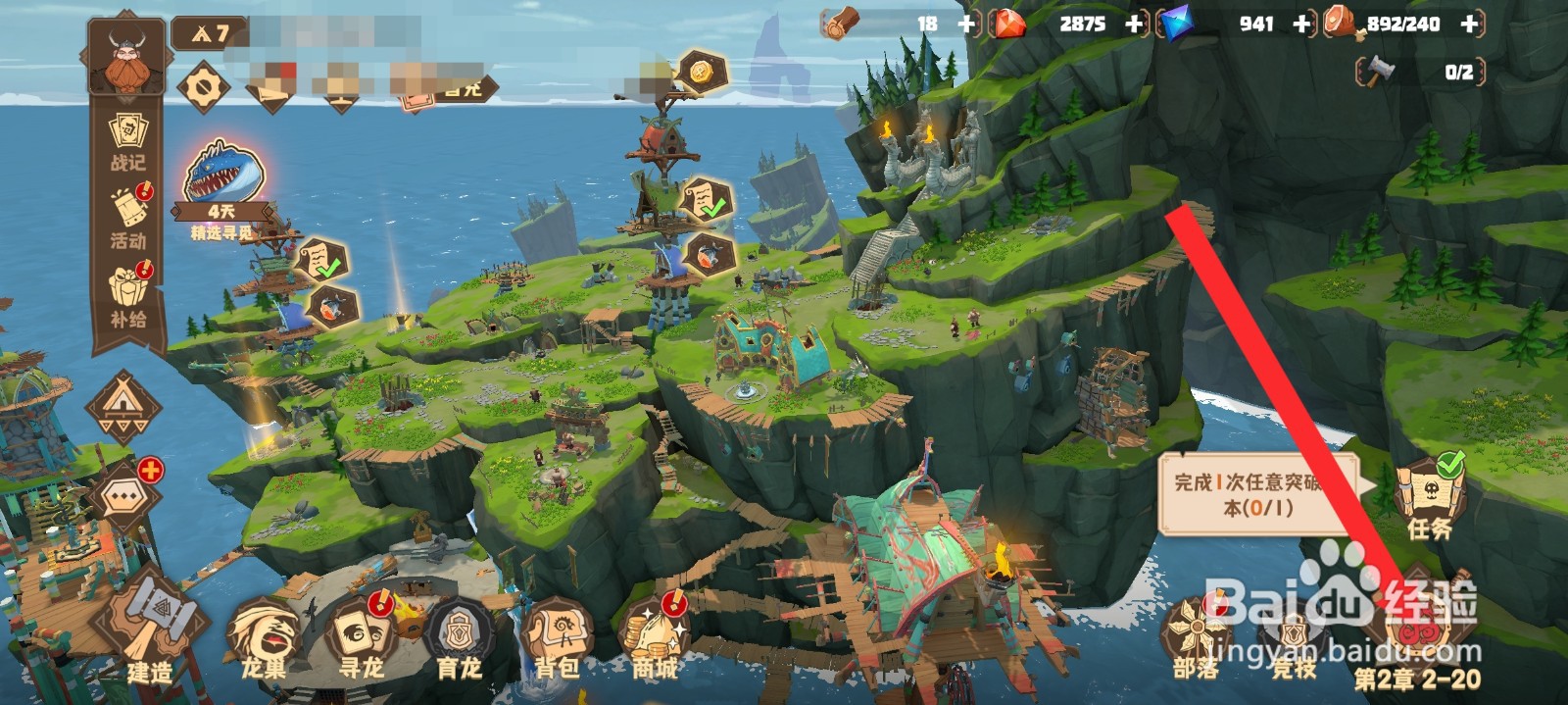
Task: Open the 部落 tribe menu
Action: [x=1197, y=639]
